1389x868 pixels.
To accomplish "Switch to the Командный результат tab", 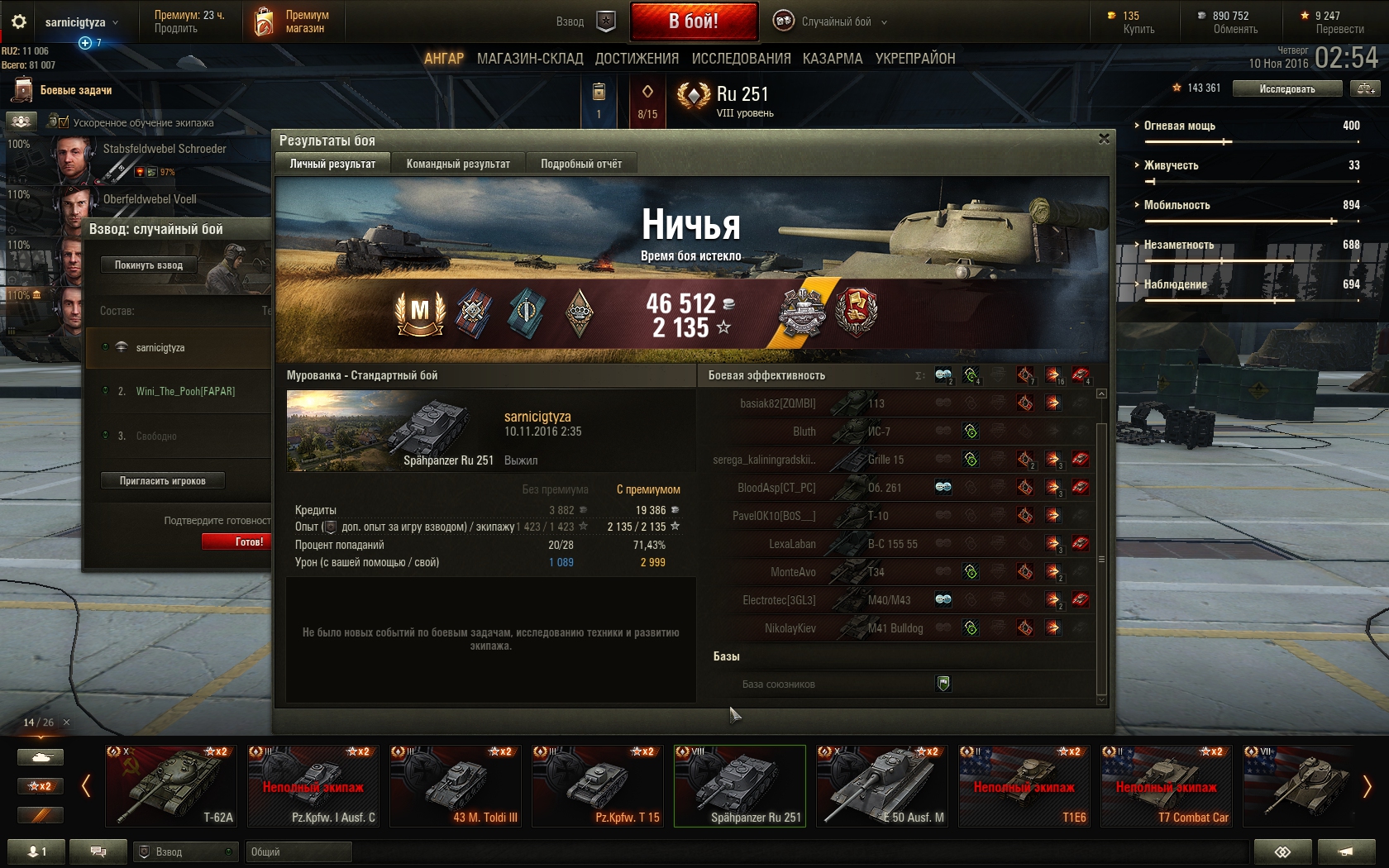I will pos(458,164).
